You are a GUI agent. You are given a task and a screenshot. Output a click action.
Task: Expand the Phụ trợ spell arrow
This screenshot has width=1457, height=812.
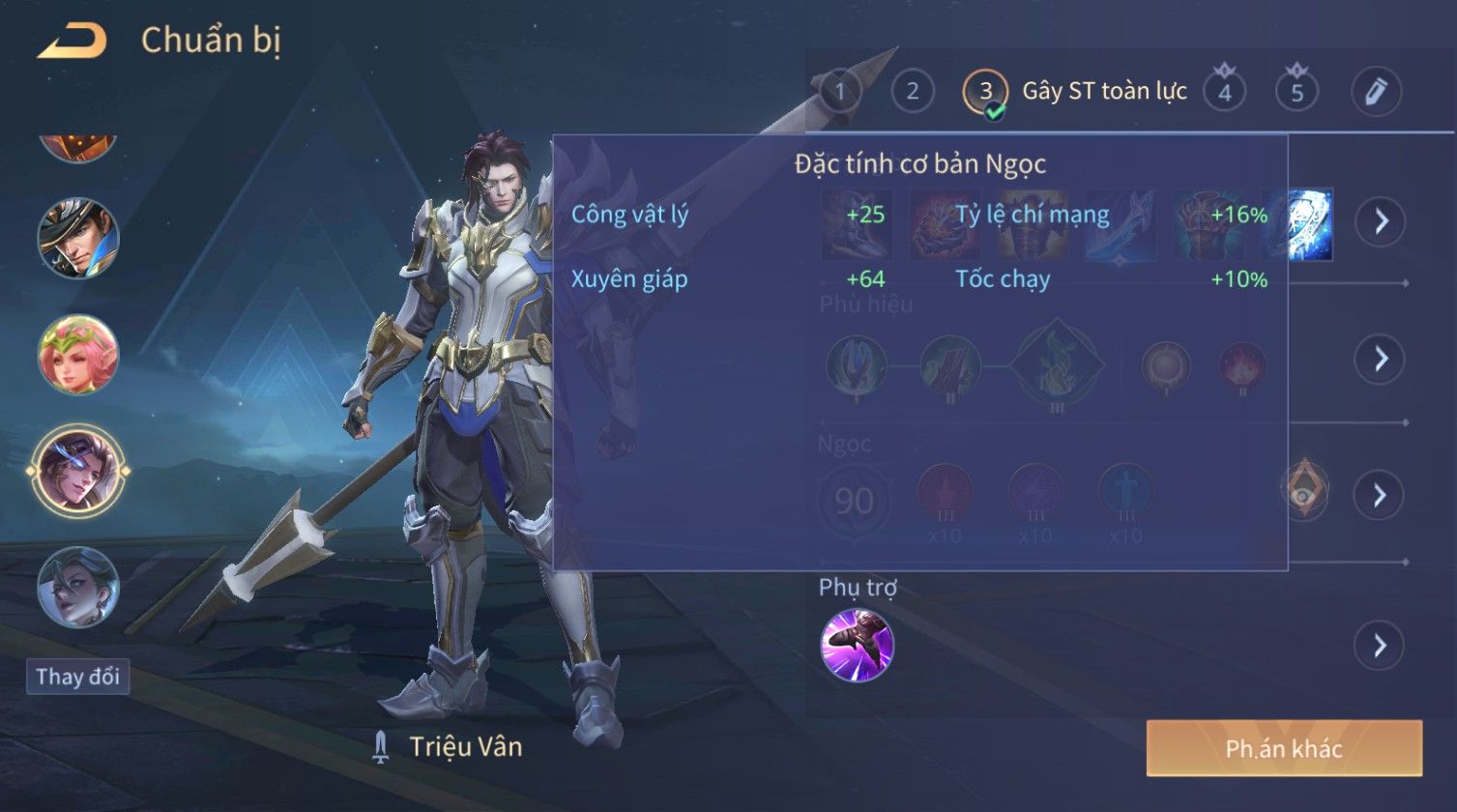tap(1380, 645)
